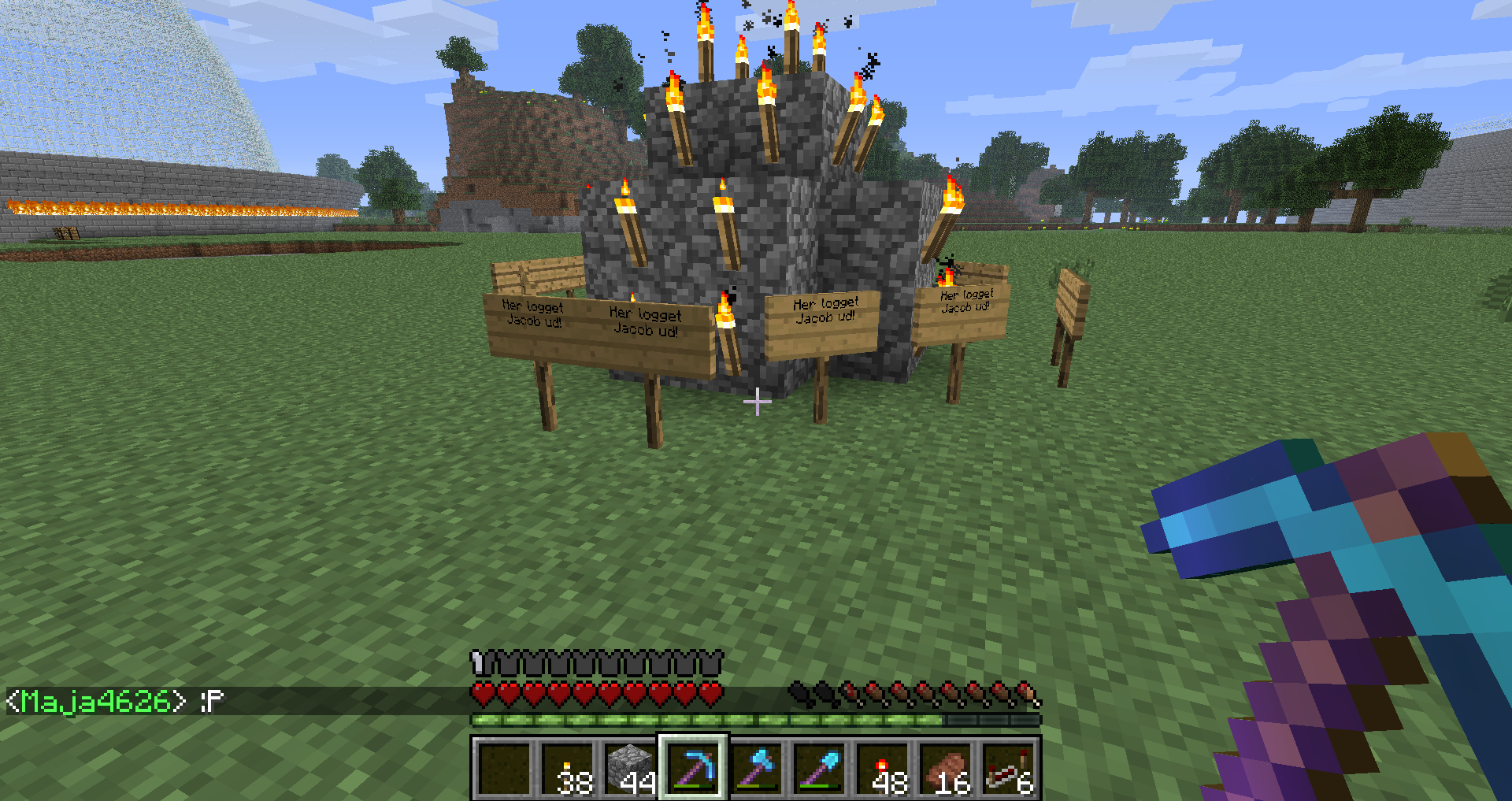Equip the diamond shovel from hotbar
This screenshot has height=801, width=1512.
819,768
